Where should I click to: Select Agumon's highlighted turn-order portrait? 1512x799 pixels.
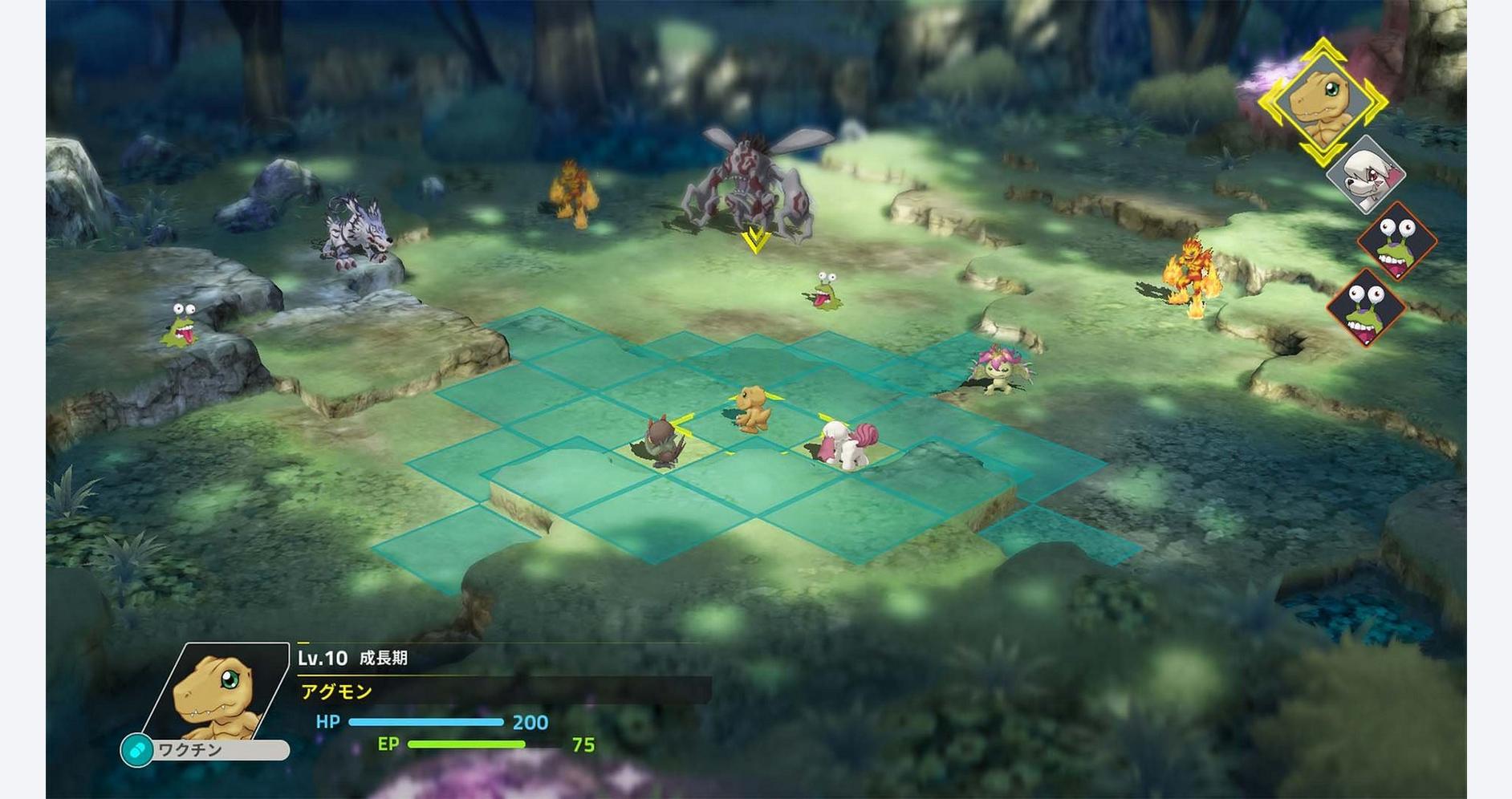click(1321, 102)
